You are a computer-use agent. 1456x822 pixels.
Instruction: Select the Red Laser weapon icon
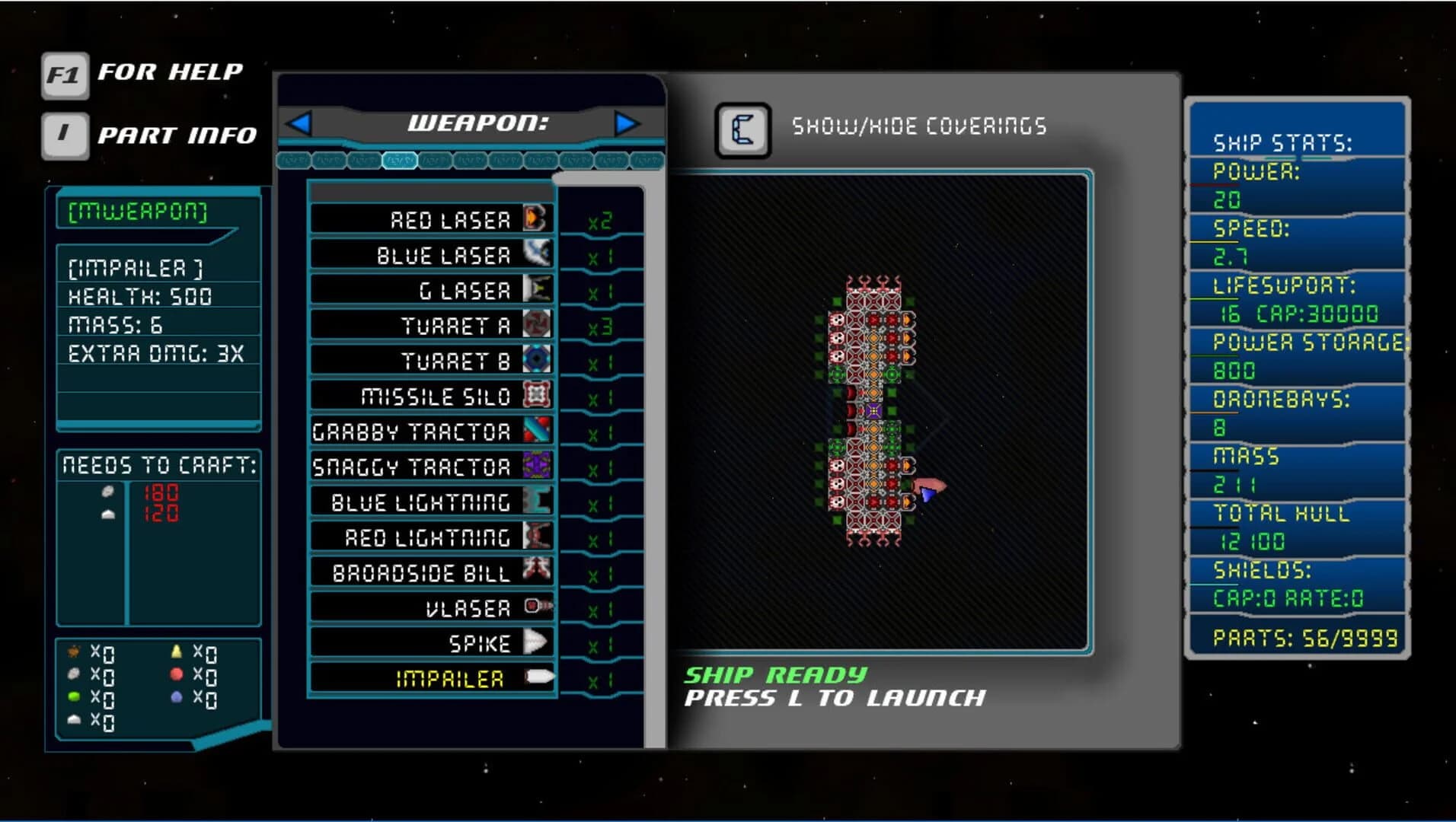[x=538, y=220]
